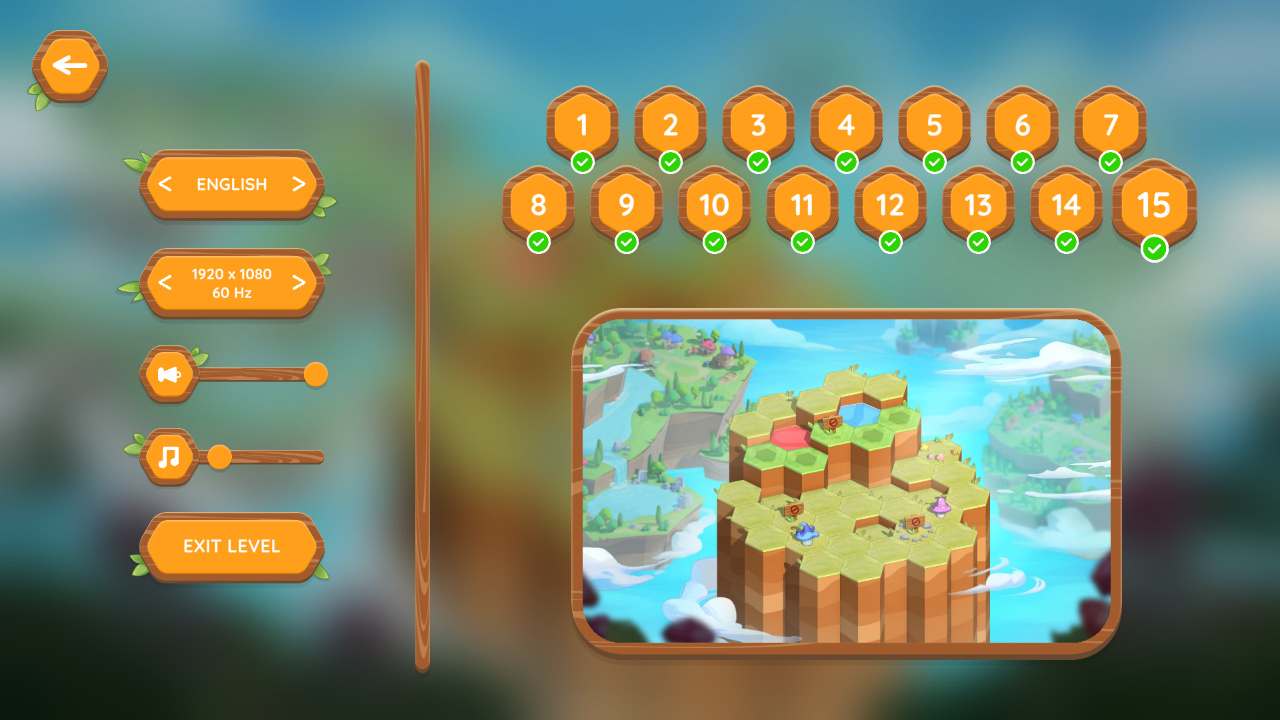Click the green checkmark under level 15

[x=1155, y=249]
